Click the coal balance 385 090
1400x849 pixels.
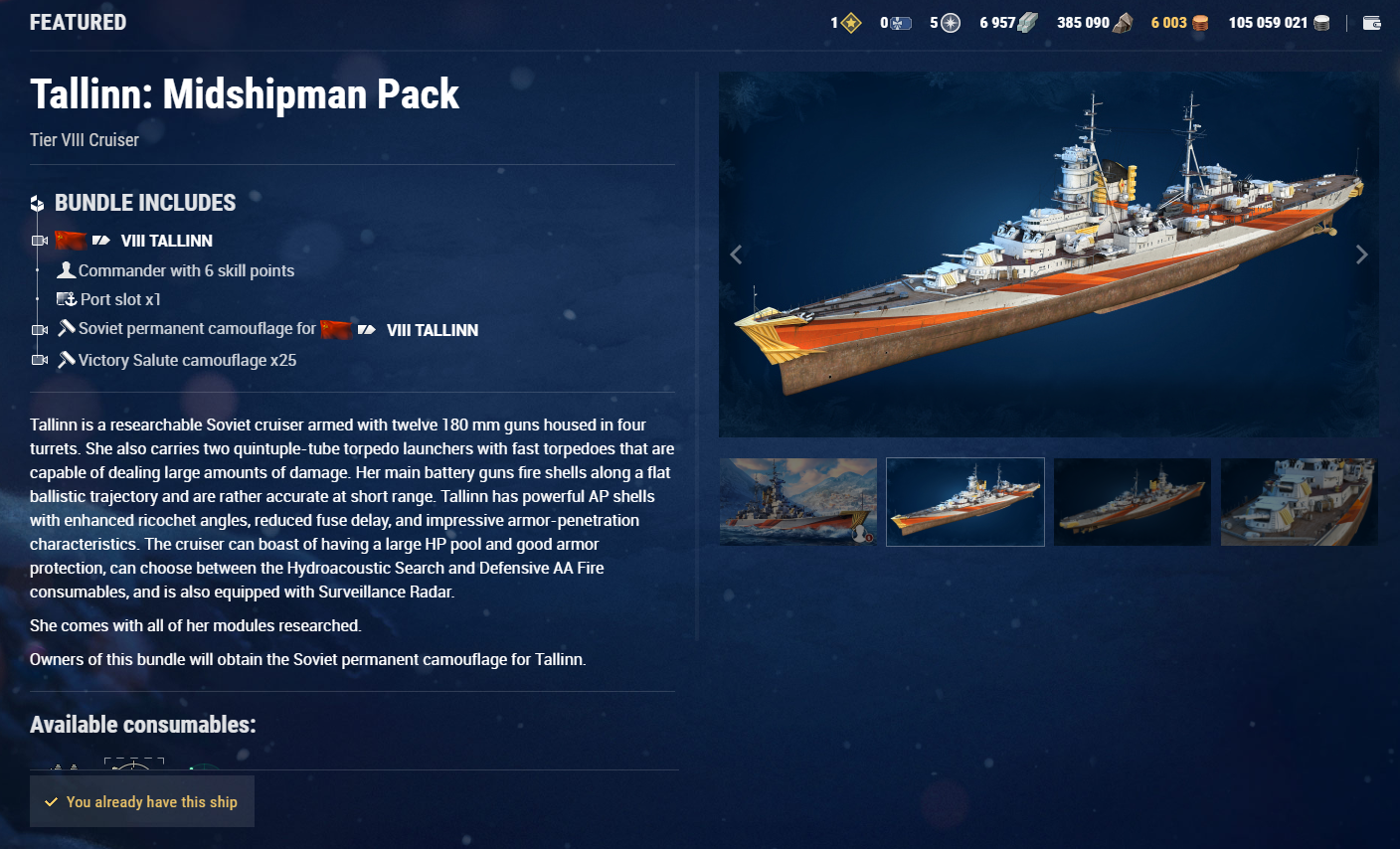pos(1094,23)
